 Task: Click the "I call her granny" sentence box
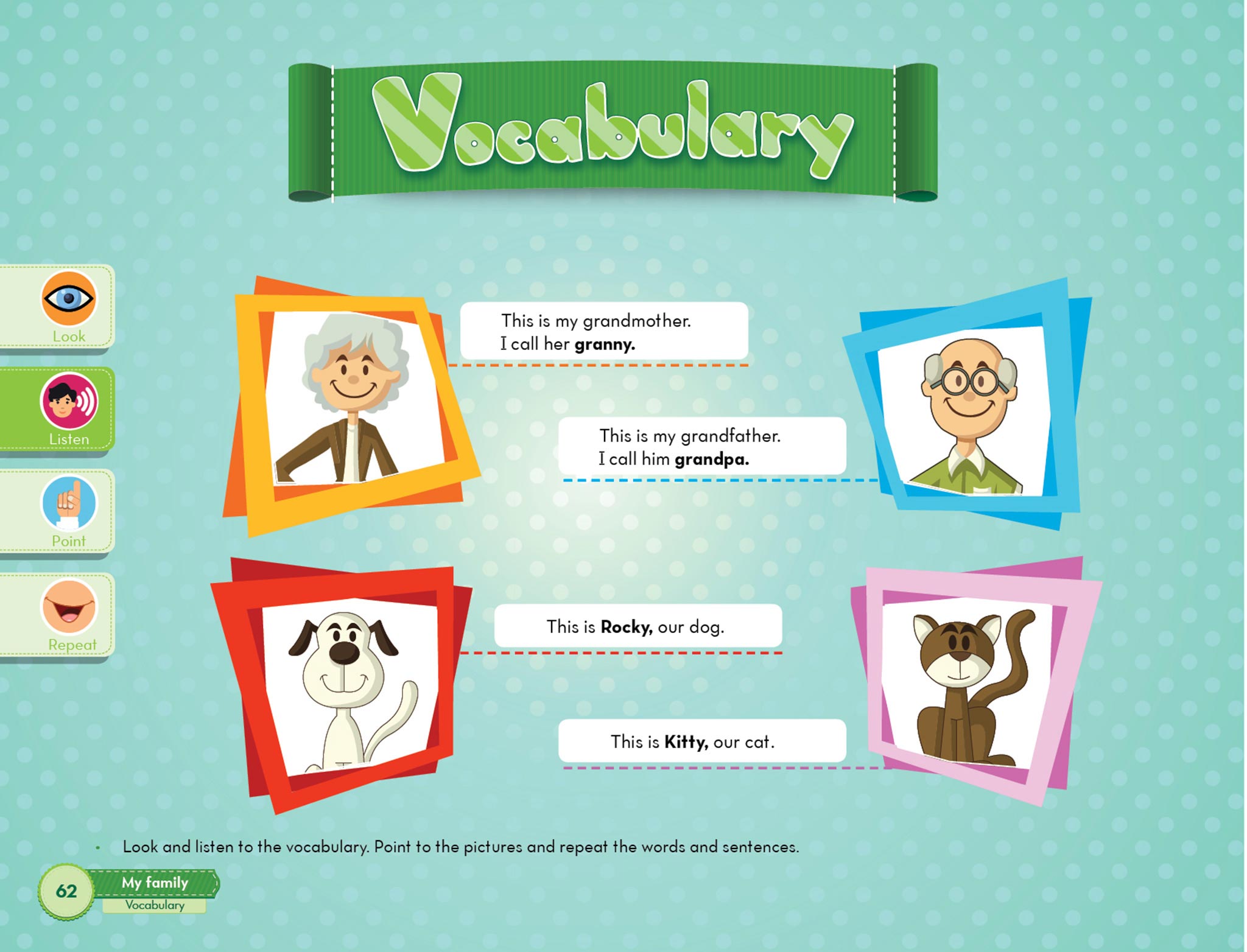(603, 332)
